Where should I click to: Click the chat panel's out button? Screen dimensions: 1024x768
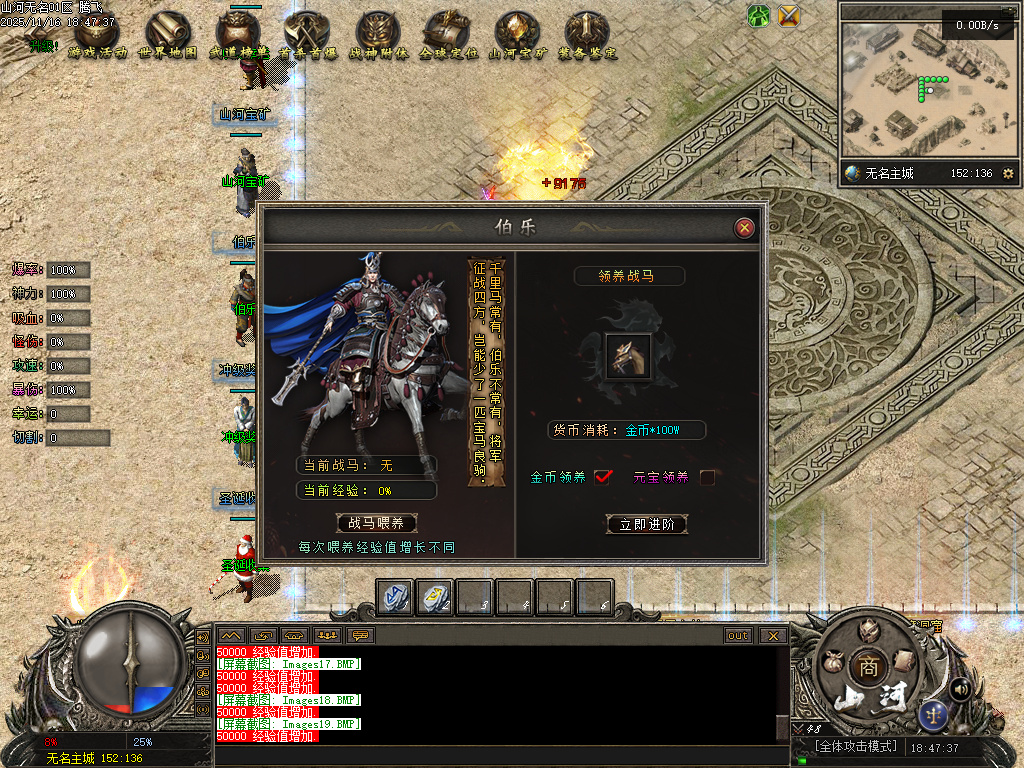[x=738, y=635]
